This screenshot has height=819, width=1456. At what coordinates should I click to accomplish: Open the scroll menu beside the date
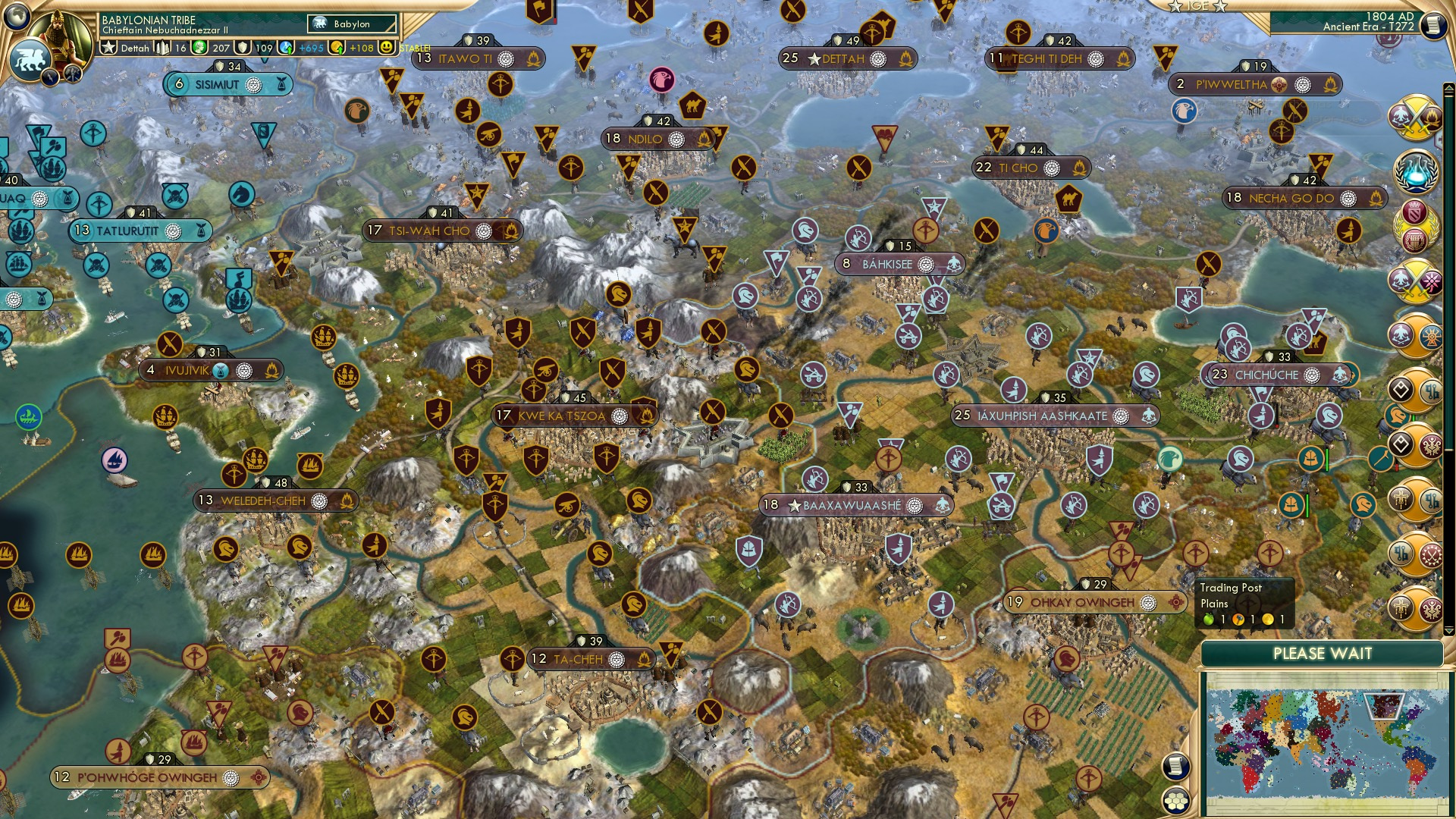tap(1432, 25)
